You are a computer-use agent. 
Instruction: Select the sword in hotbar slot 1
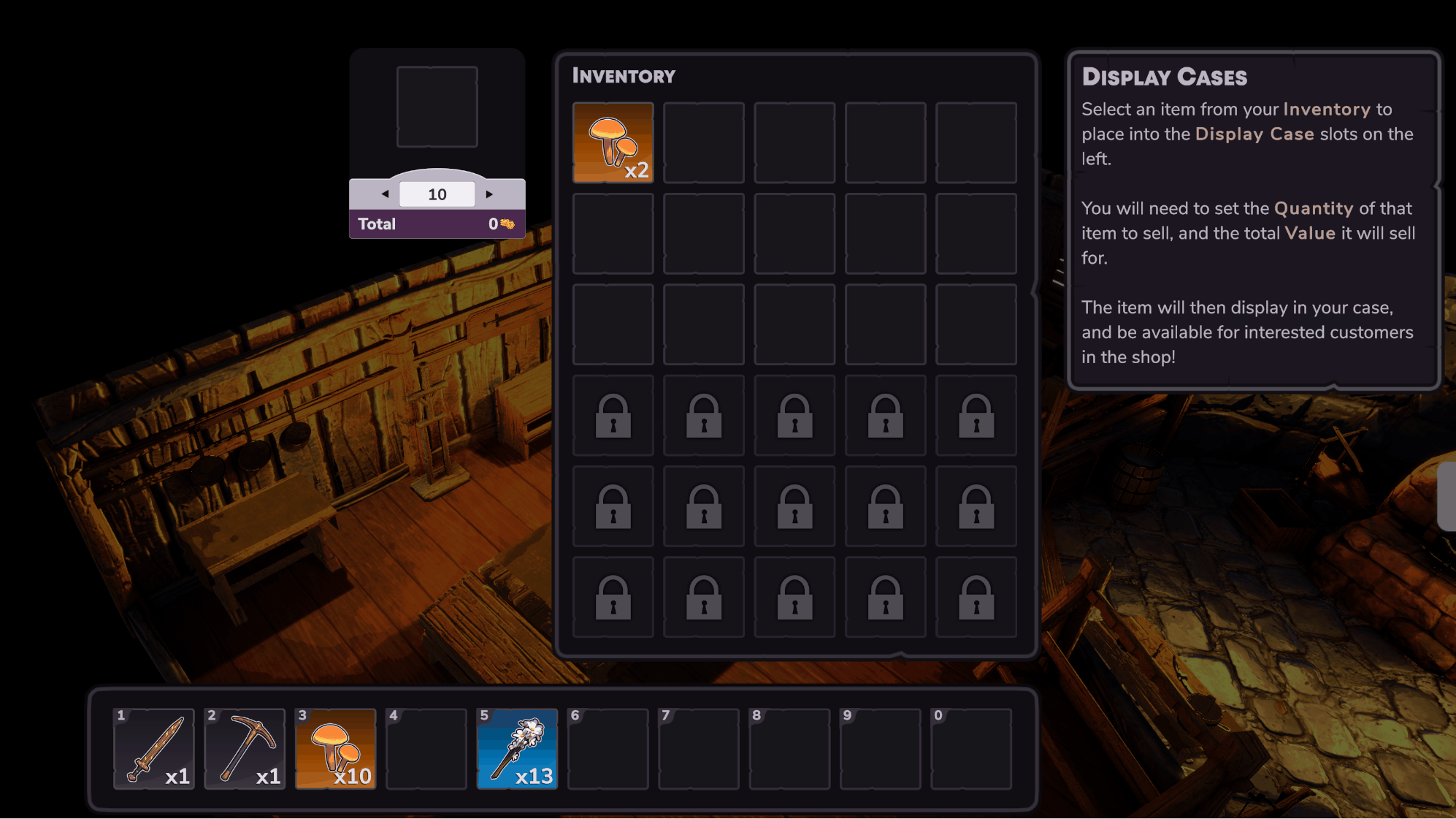coord(154,749)
